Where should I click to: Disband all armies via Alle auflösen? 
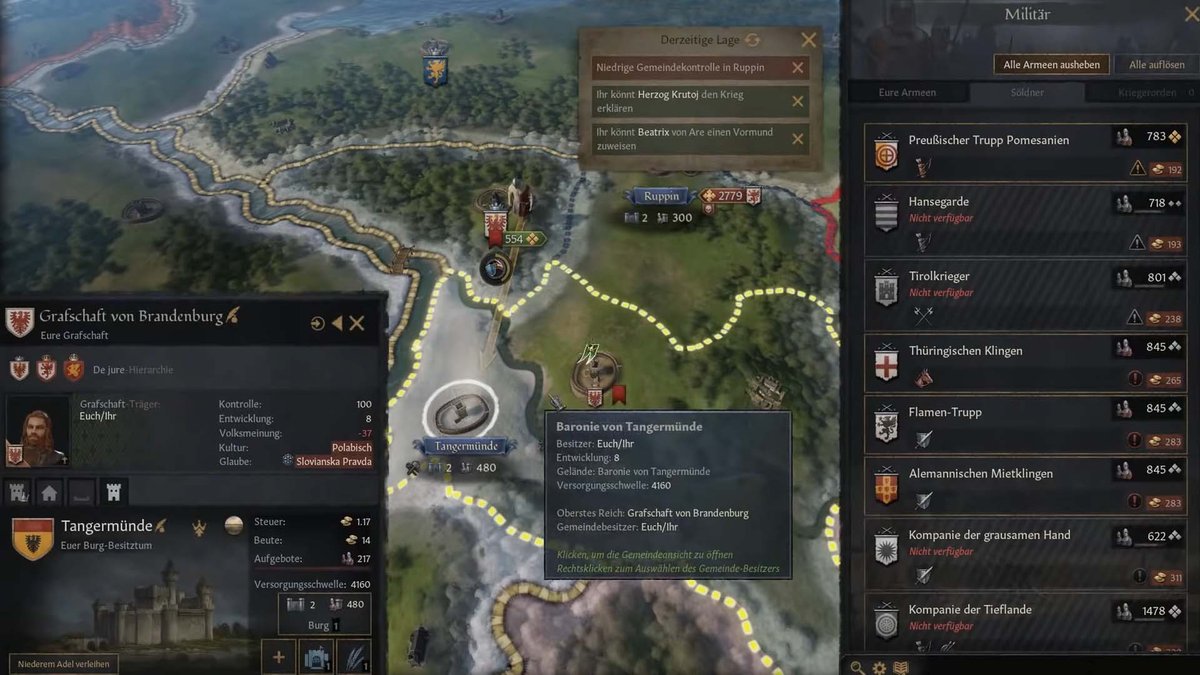pyautogui.click(x=1156, y=65)
